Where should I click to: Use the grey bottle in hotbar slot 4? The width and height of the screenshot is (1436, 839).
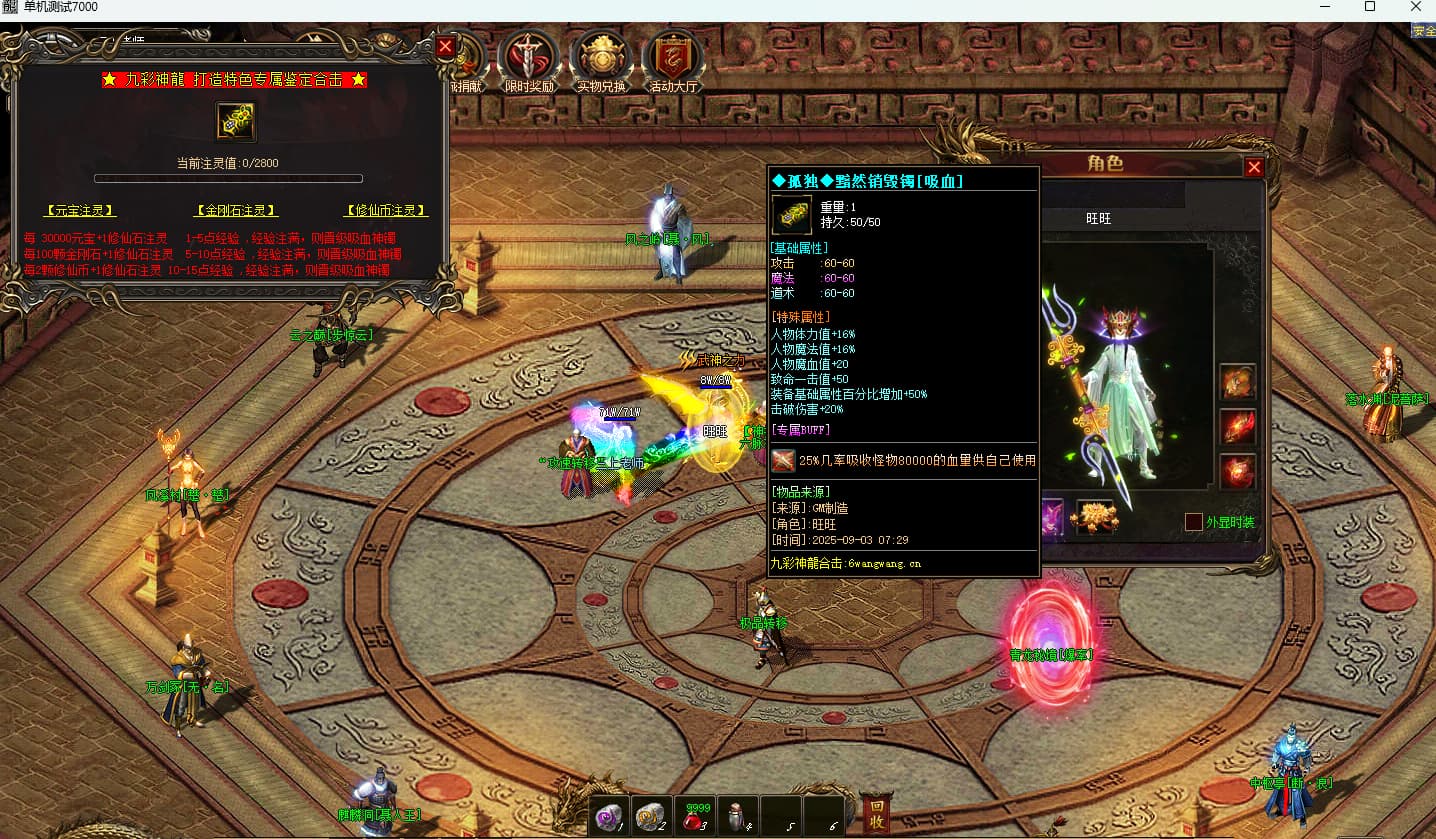[738, 817]
